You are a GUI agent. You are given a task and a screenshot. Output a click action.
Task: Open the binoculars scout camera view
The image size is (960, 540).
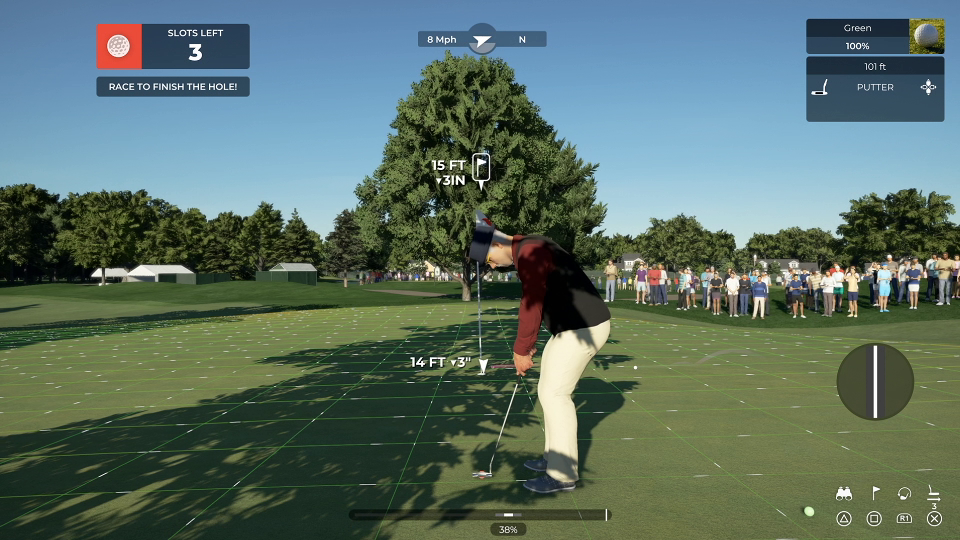844,493
